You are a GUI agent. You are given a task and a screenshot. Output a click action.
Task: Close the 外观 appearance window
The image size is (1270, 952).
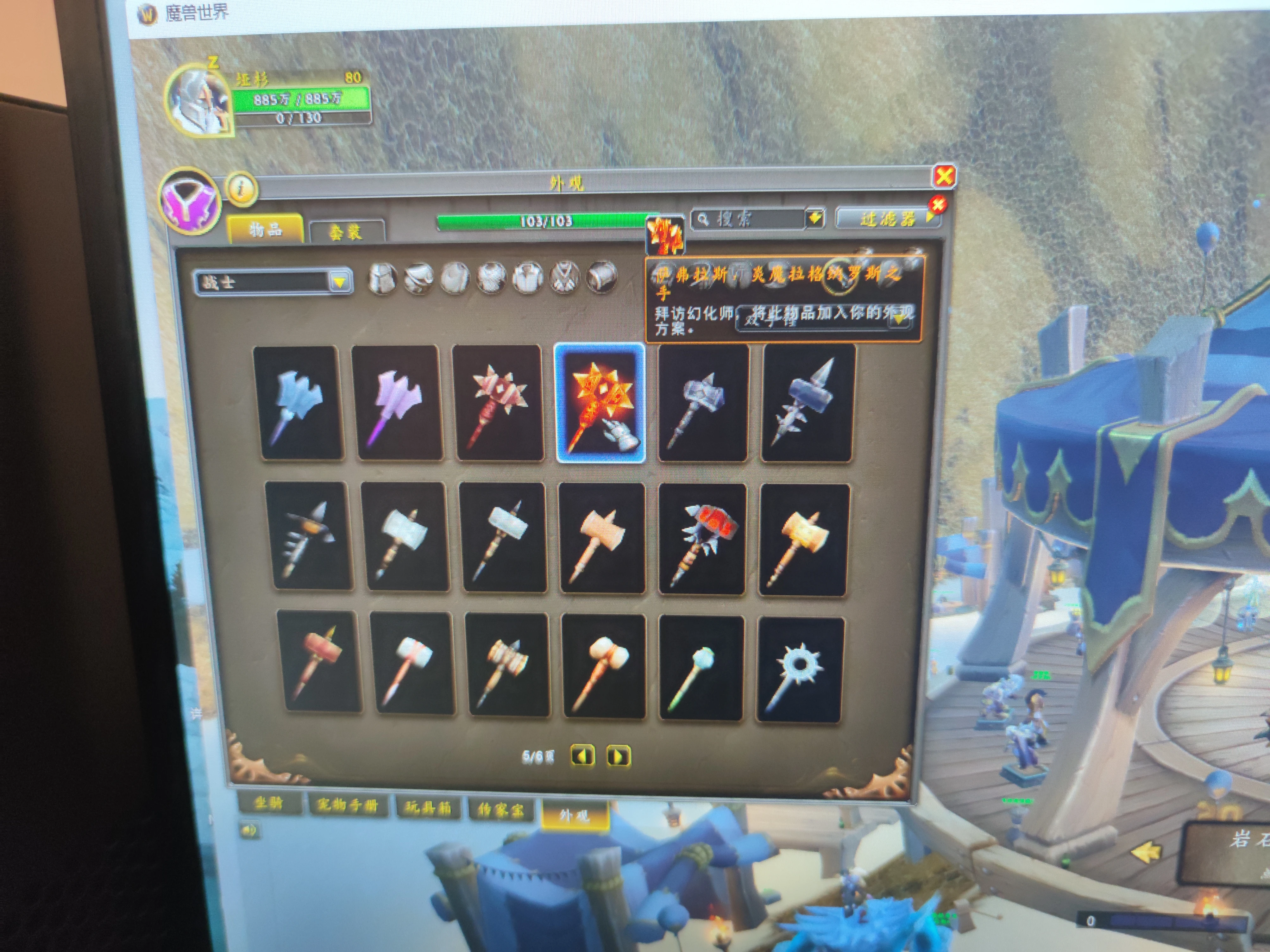(x=944, y=176)
